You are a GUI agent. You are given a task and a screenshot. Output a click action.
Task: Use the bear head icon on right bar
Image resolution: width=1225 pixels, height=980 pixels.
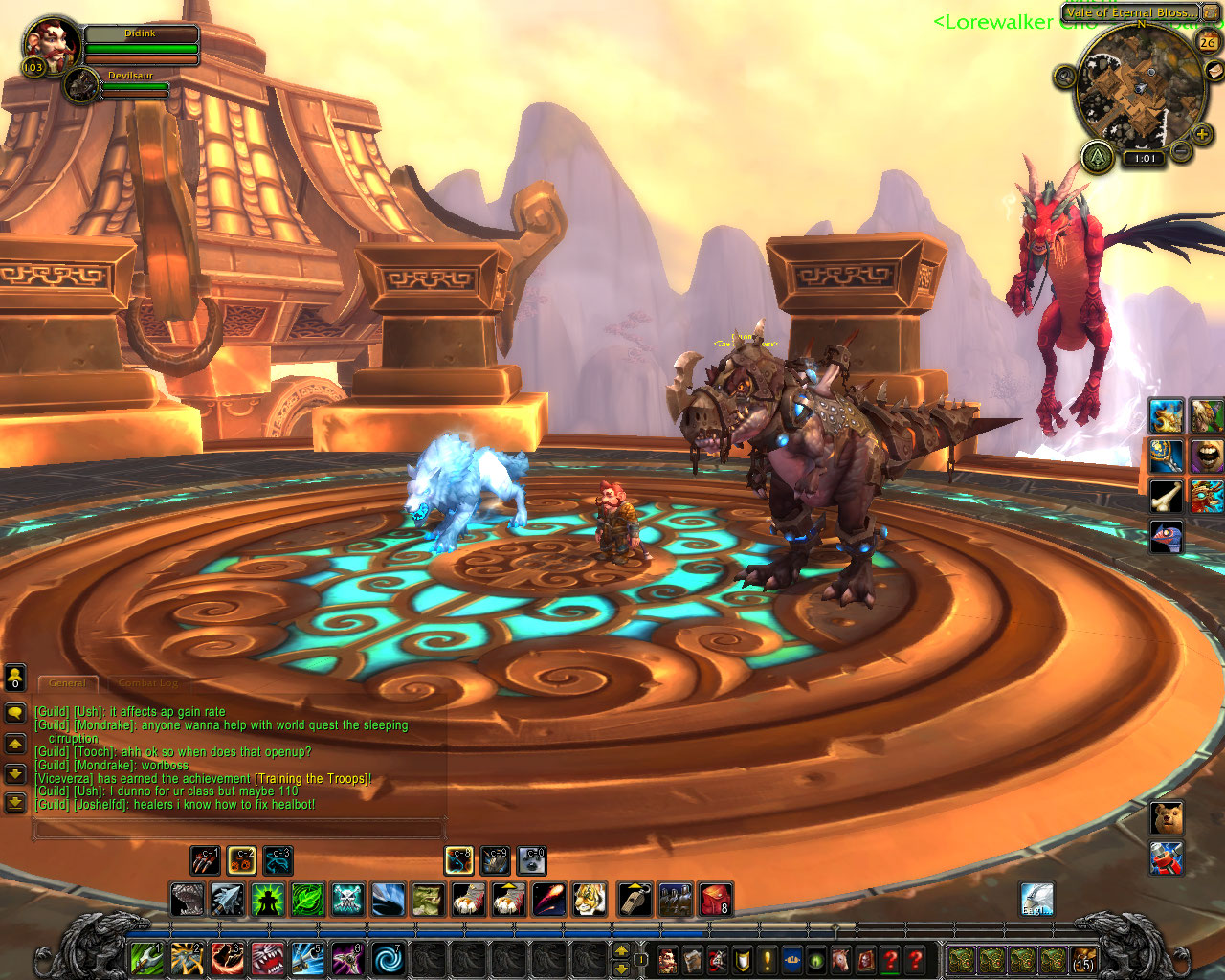tap(1167, 818)
